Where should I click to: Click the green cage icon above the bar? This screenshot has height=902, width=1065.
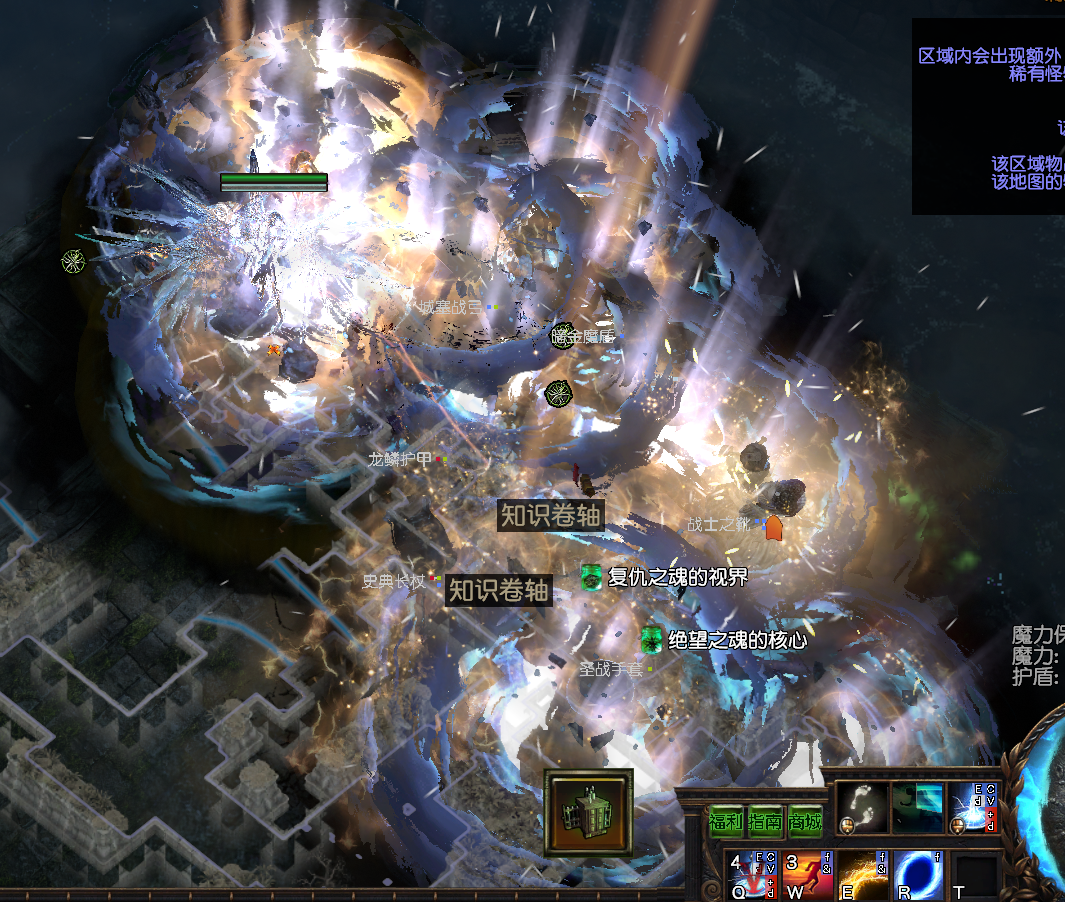(x=588, y=813)
